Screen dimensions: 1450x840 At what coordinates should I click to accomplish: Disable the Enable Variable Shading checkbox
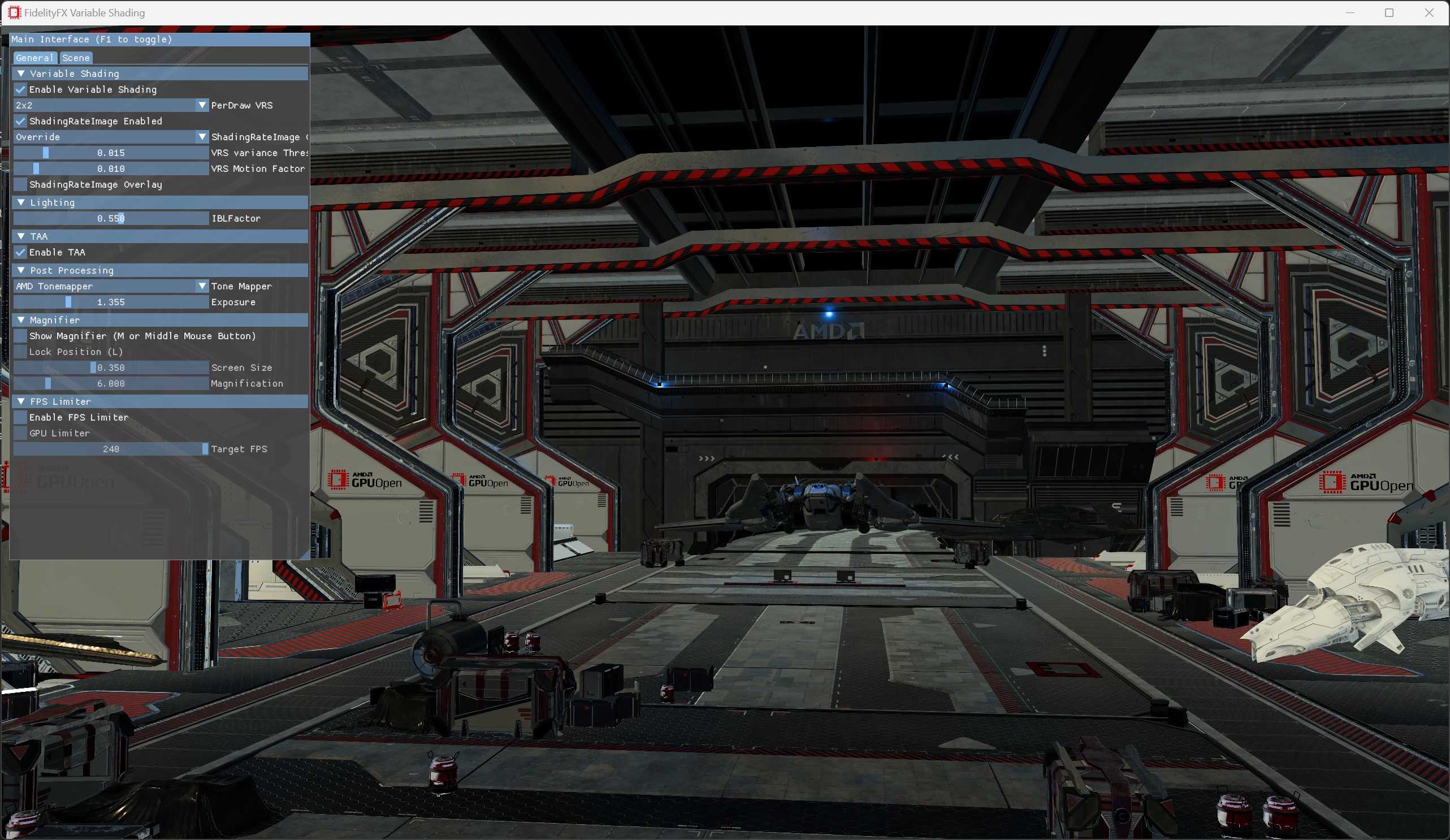pyautogui.click(x=21, y=90)
